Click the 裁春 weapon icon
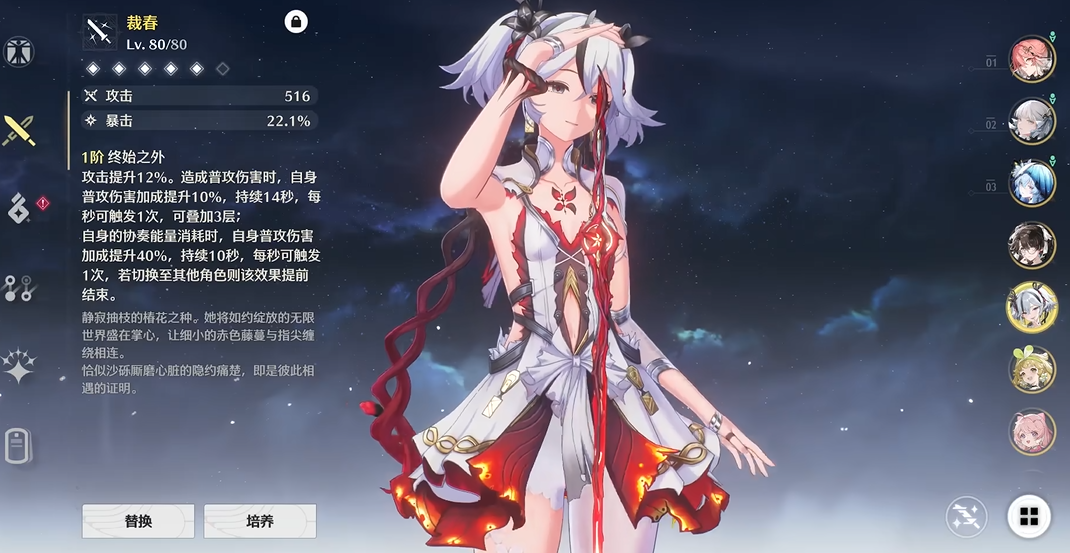Image resolution: width=1070 pixels, height=553 pixels. tap(99, 31)
